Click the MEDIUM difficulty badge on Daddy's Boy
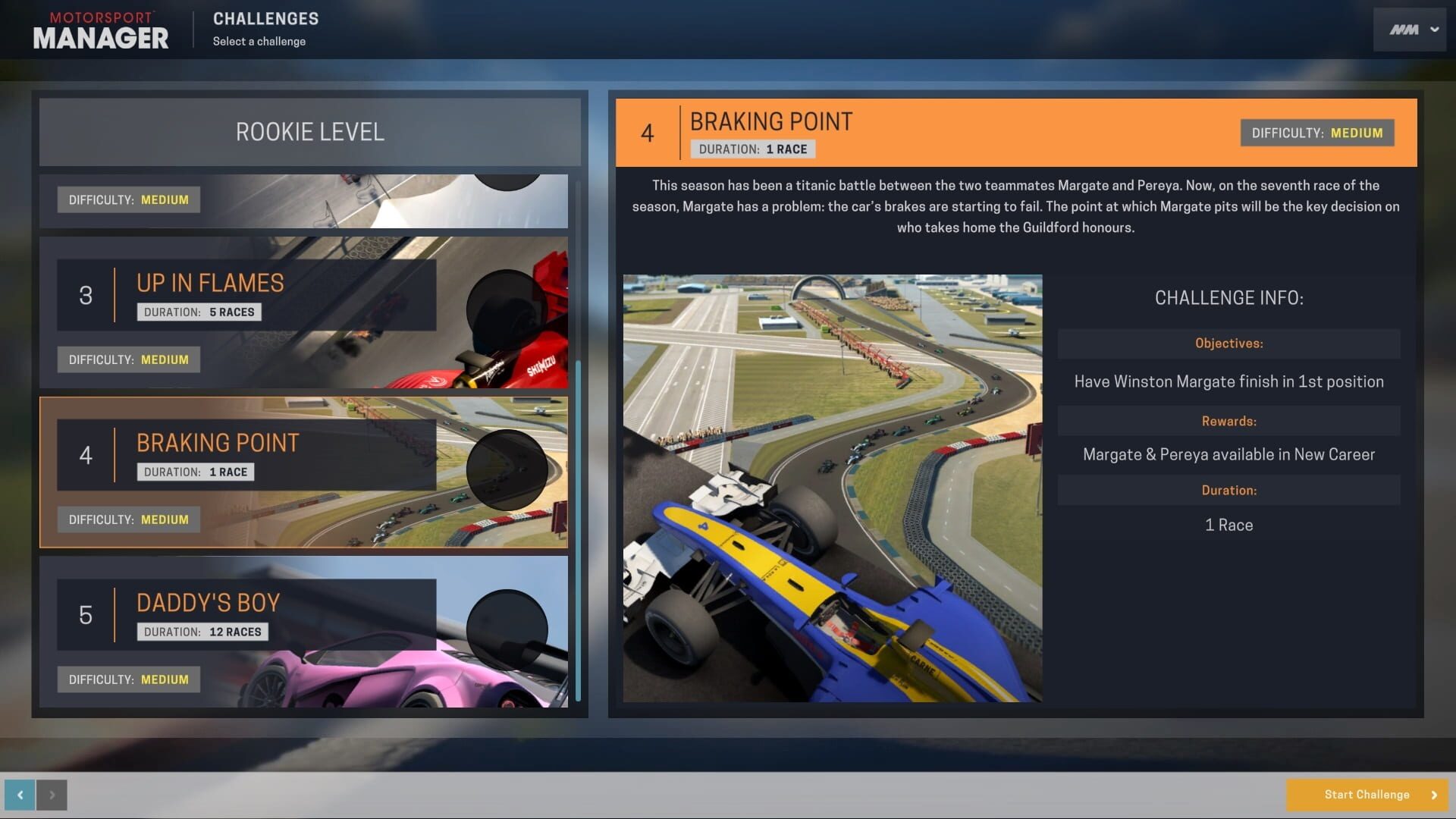Image resolution: width=1456 pixels, height=819 pixels. (x=128, y=679)
